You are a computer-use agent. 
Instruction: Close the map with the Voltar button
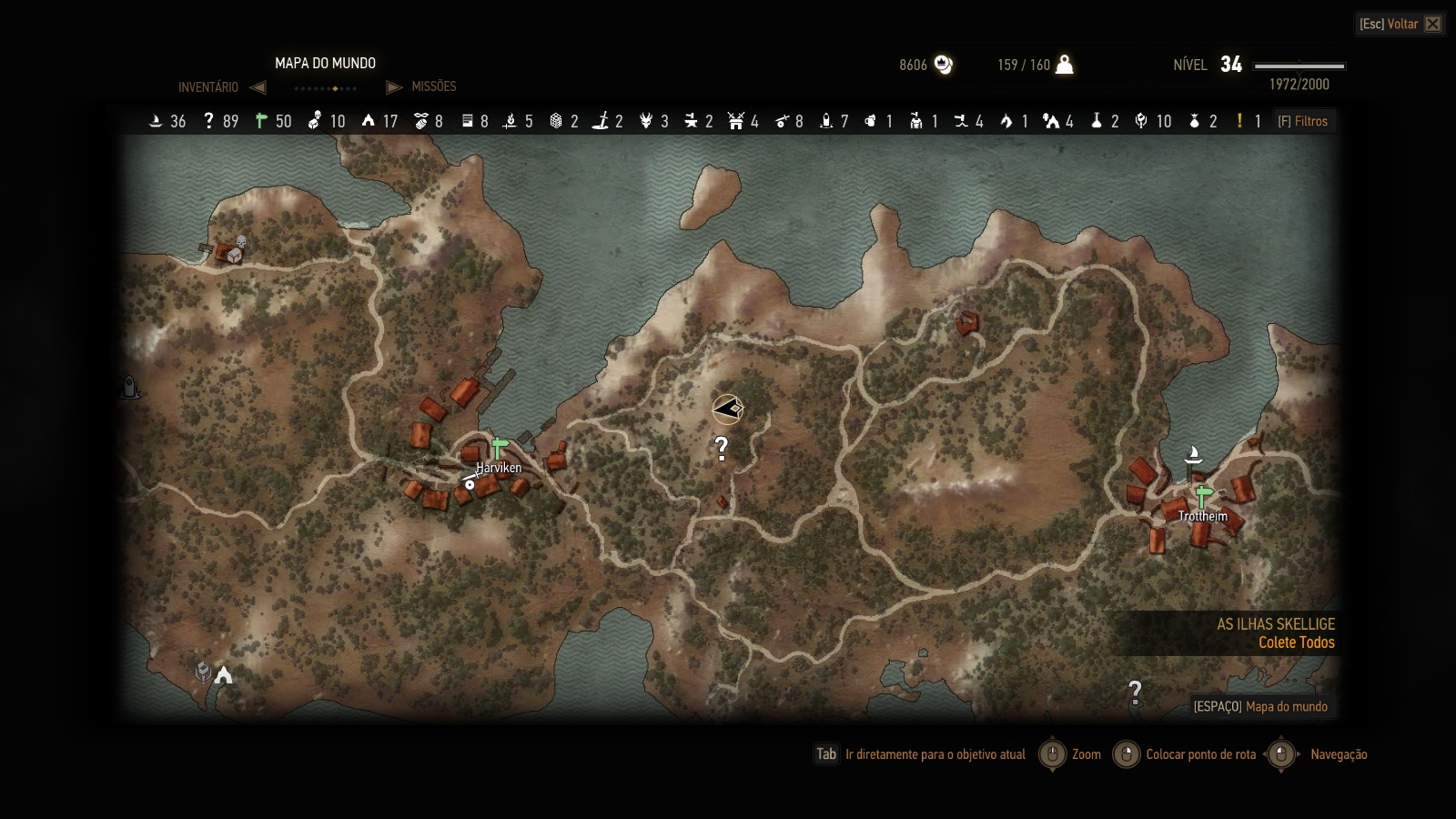point(1400,24)
